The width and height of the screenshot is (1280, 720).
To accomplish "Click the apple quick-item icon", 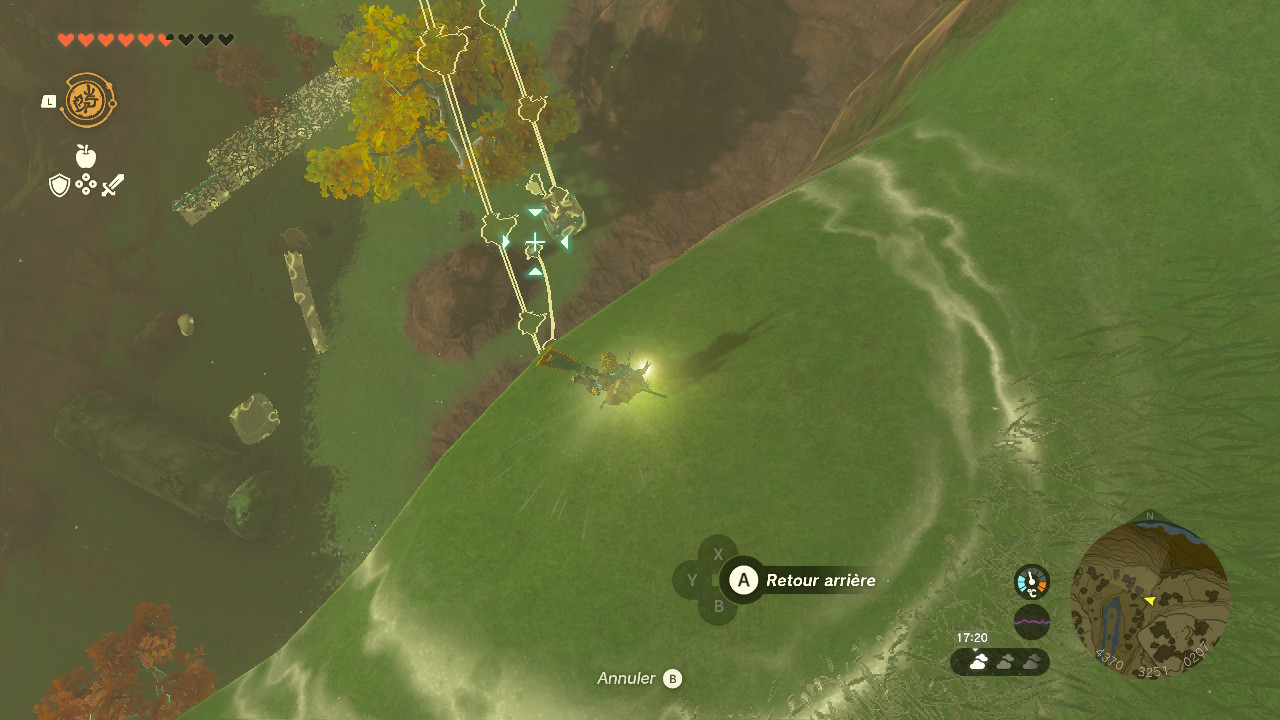I will tap(86, 156).
